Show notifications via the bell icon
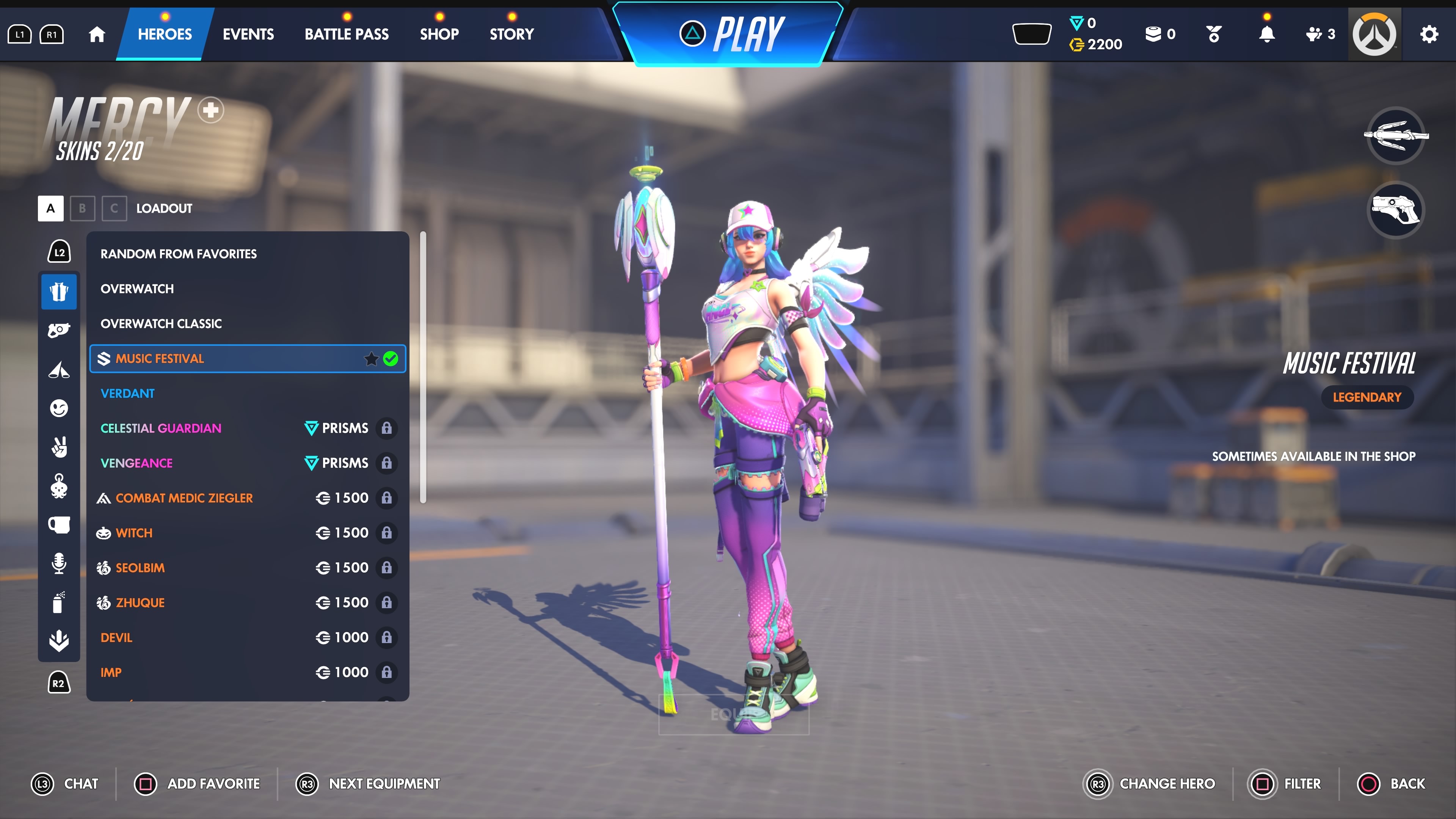This screenshot has height=819, width=1456. [1267, 35]
